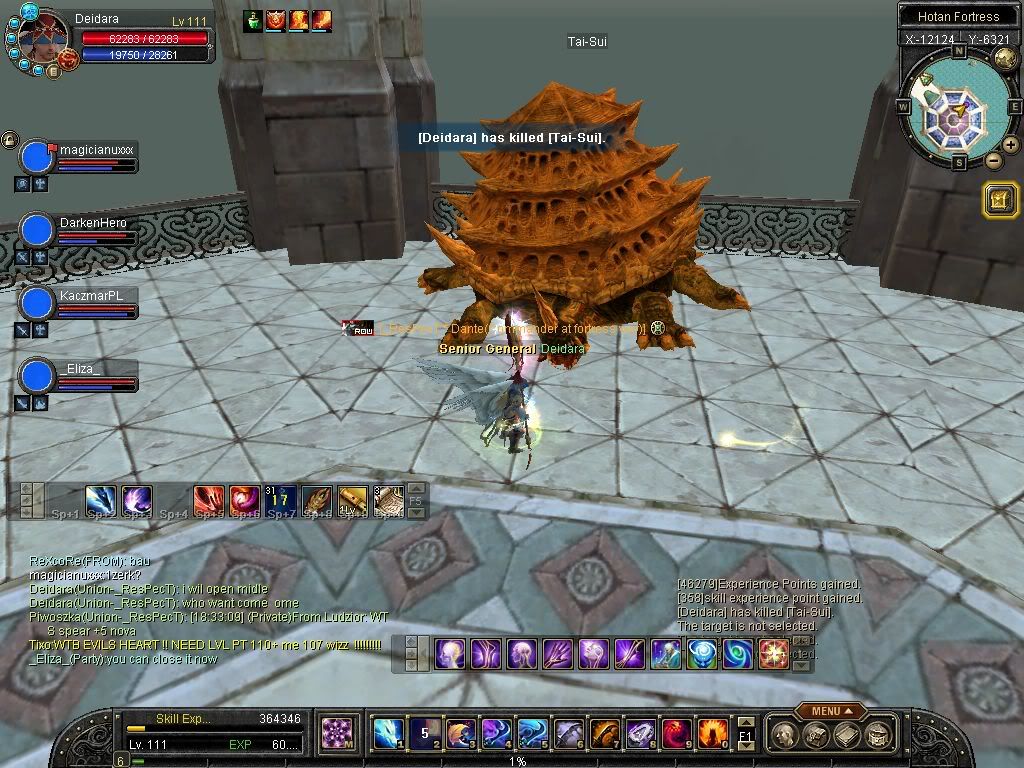Screen dimensions: 1024x768
Task: Zoom out the minimap with minus button
Action: pyautogui.click(x=993, y=160)
